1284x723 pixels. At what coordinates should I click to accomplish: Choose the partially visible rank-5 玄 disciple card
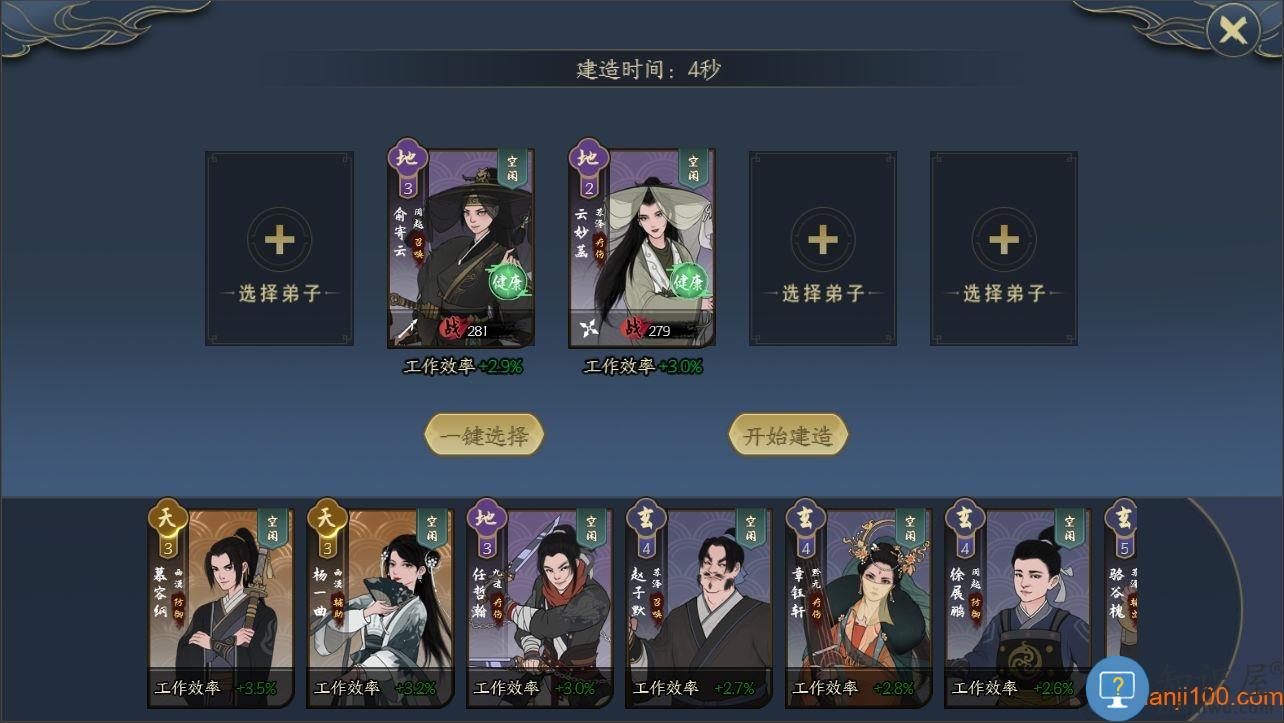(1121, 590)
